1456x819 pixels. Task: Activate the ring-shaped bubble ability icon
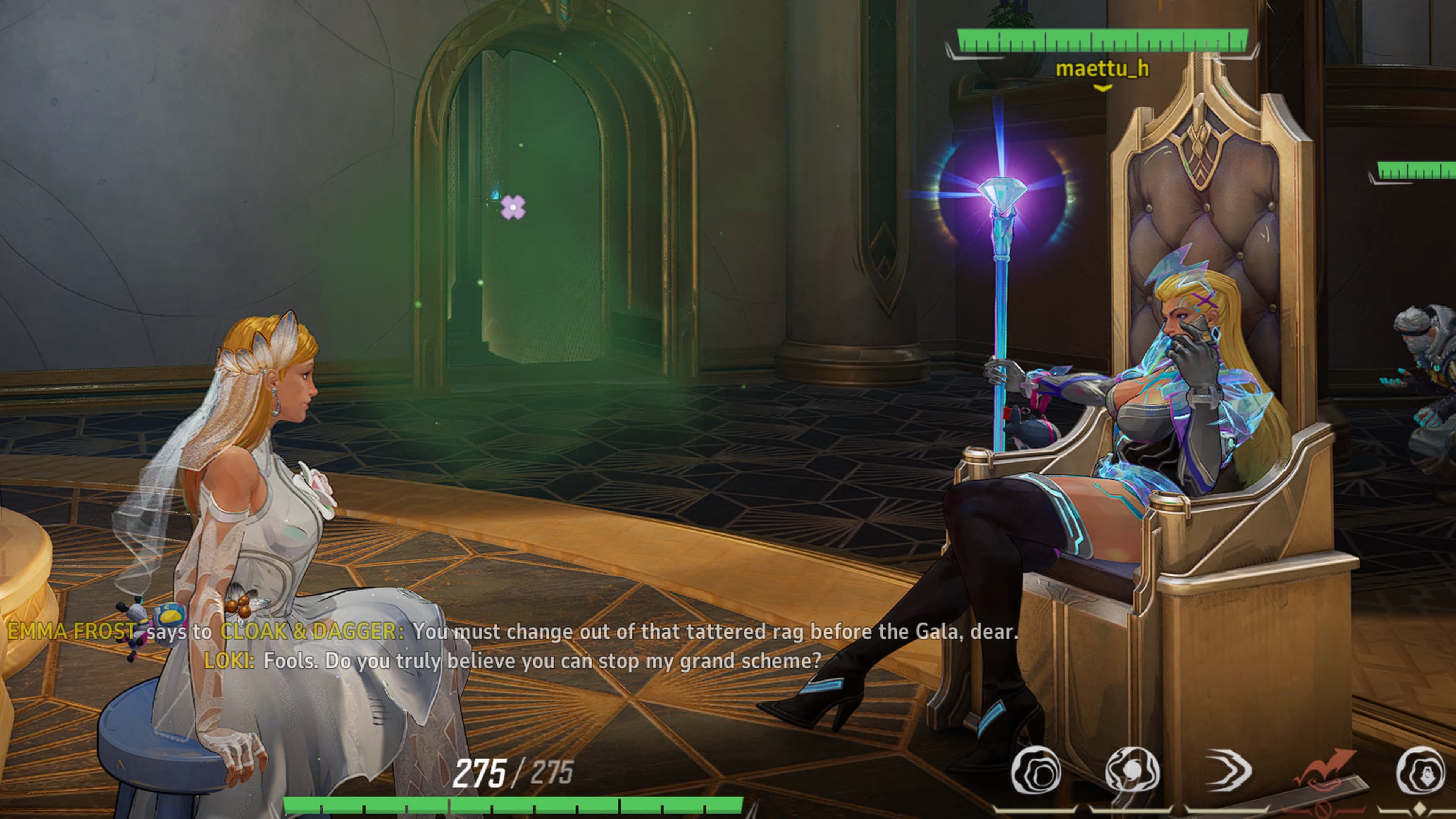[1036, 771]
